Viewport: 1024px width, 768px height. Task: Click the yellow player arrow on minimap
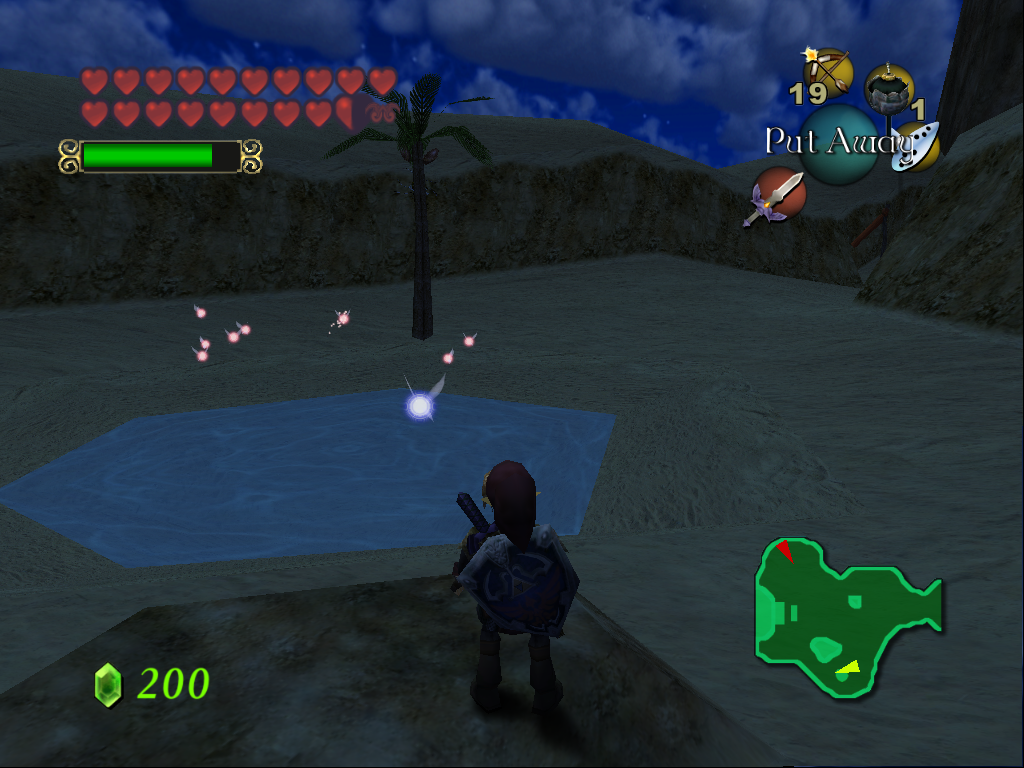(x=849, y=667)
